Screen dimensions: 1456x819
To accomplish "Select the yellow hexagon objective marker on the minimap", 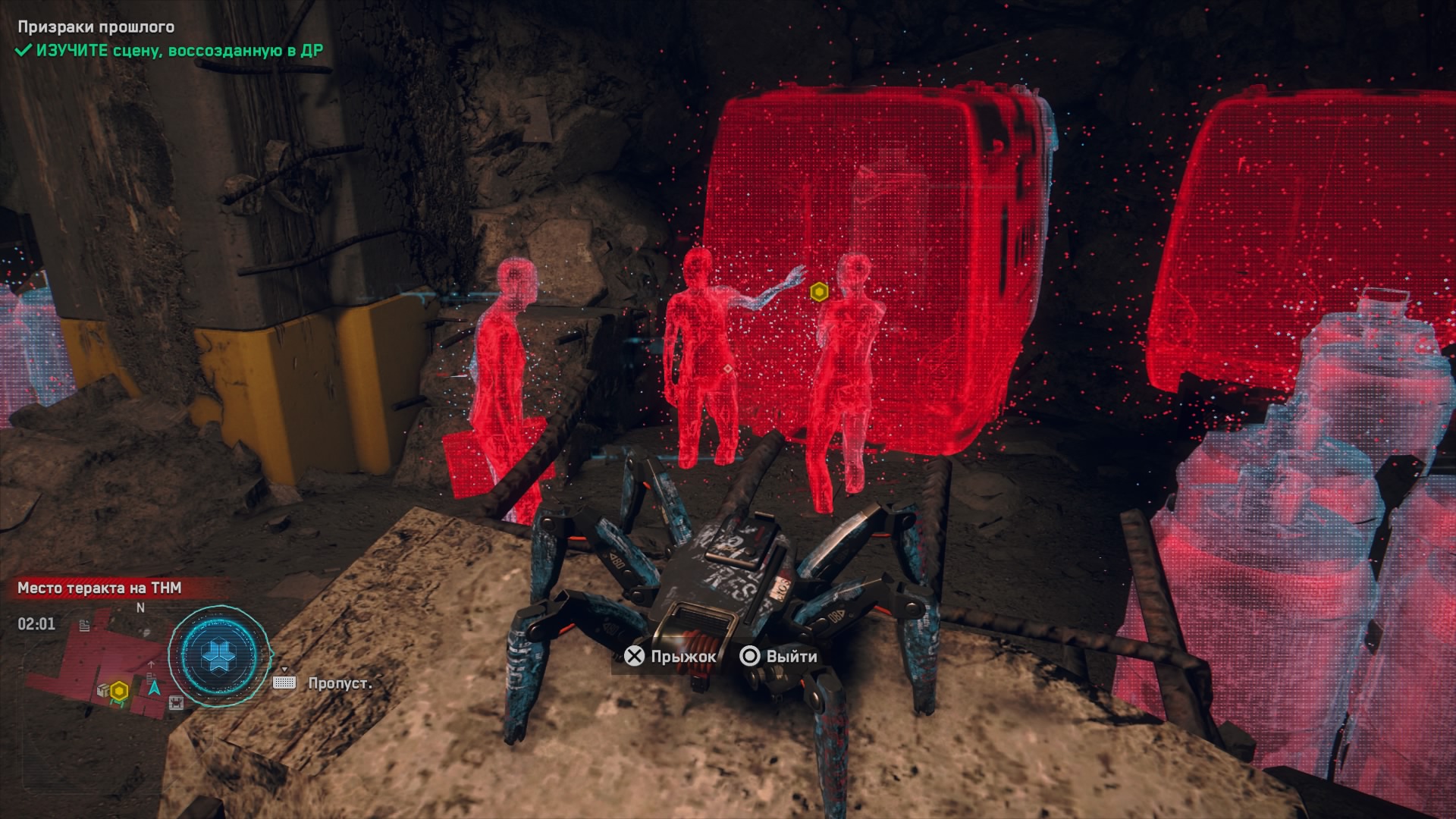I will [119, 691].
